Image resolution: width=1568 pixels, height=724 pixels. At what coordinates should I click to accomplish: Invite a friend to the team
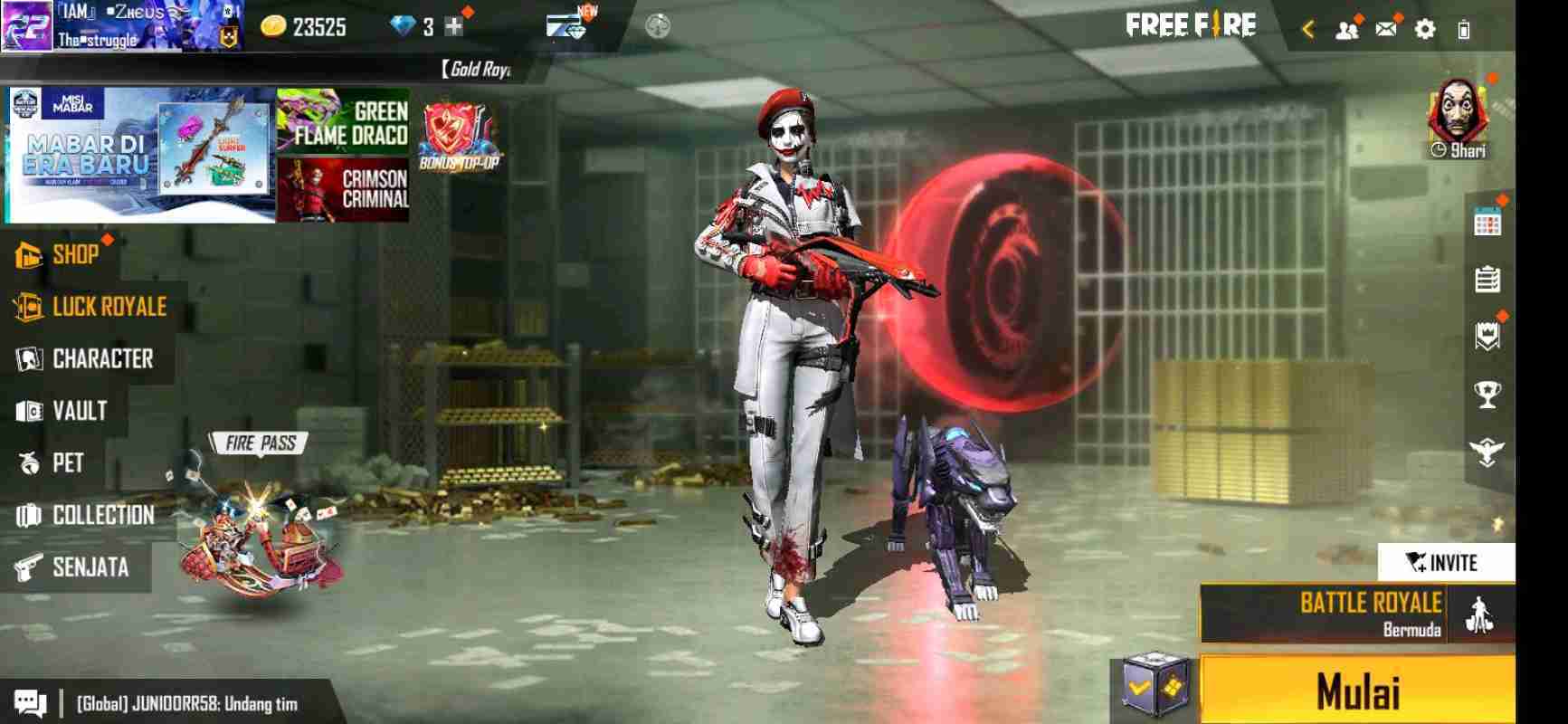[1445, 562]
